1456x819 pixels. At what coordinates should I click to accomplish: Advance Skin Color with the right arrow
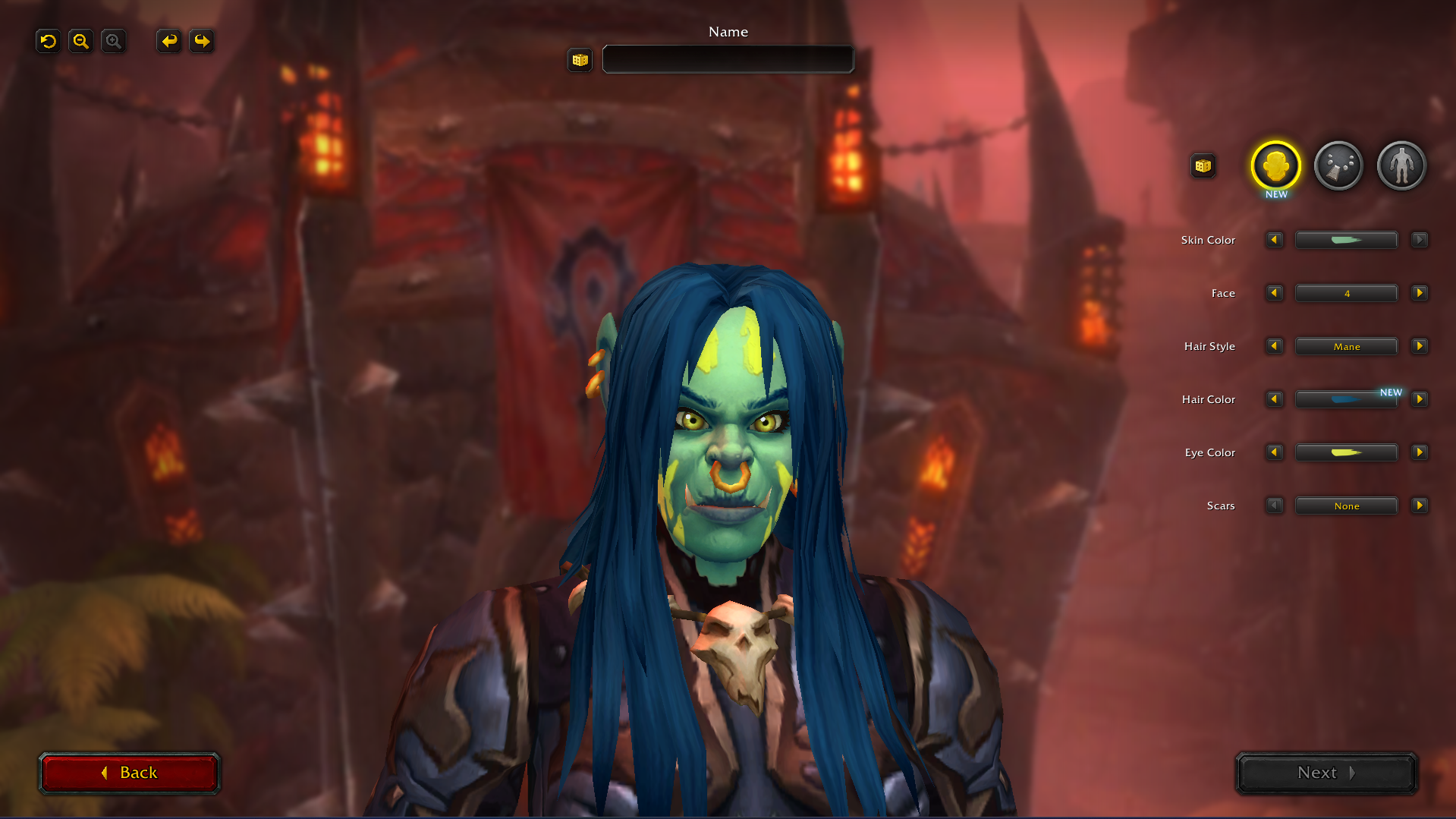(1420, 240)
